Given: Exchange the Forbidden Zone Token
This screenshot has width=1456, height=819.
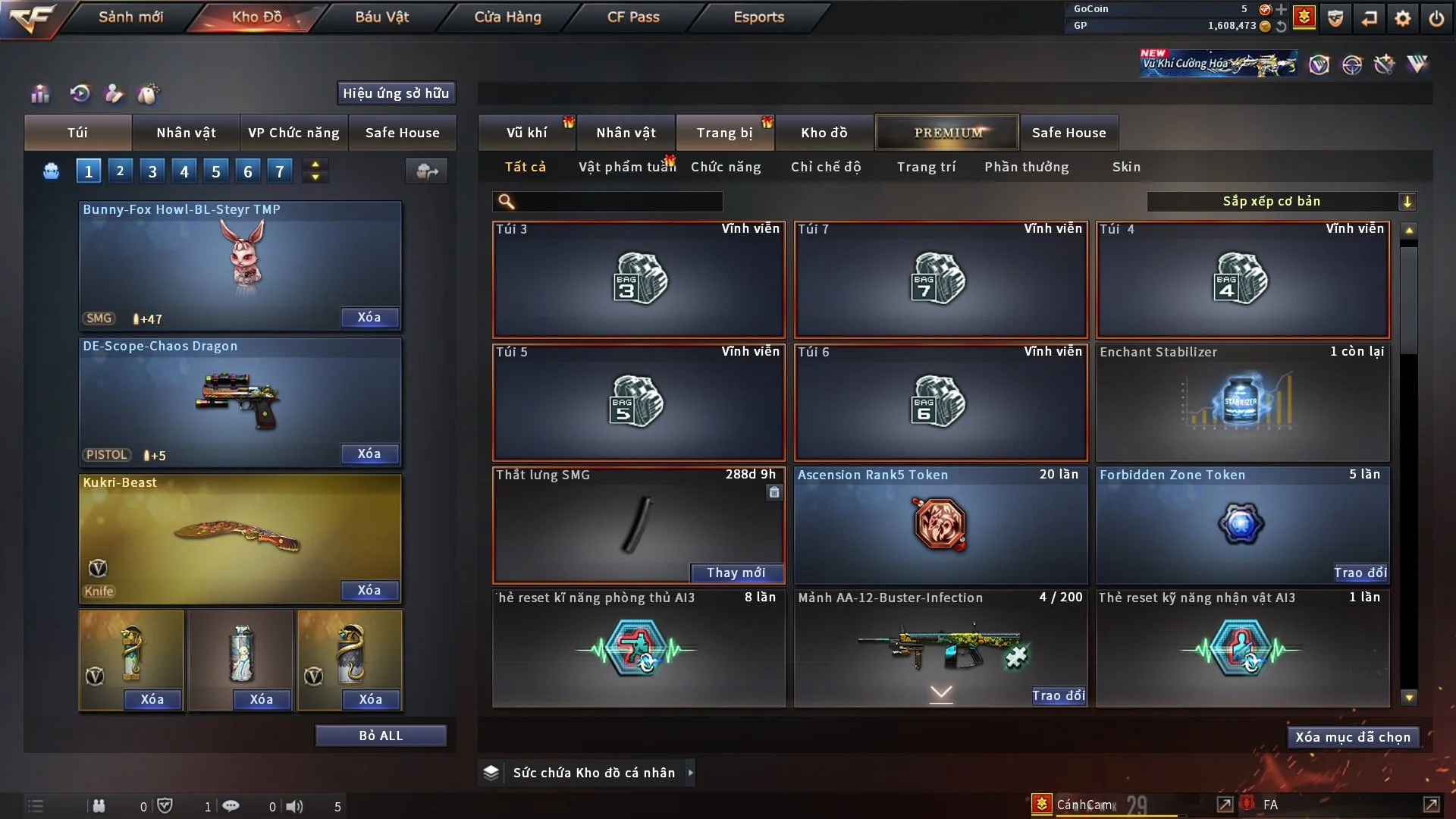Looking at the screenshot, I should 1360,573.
